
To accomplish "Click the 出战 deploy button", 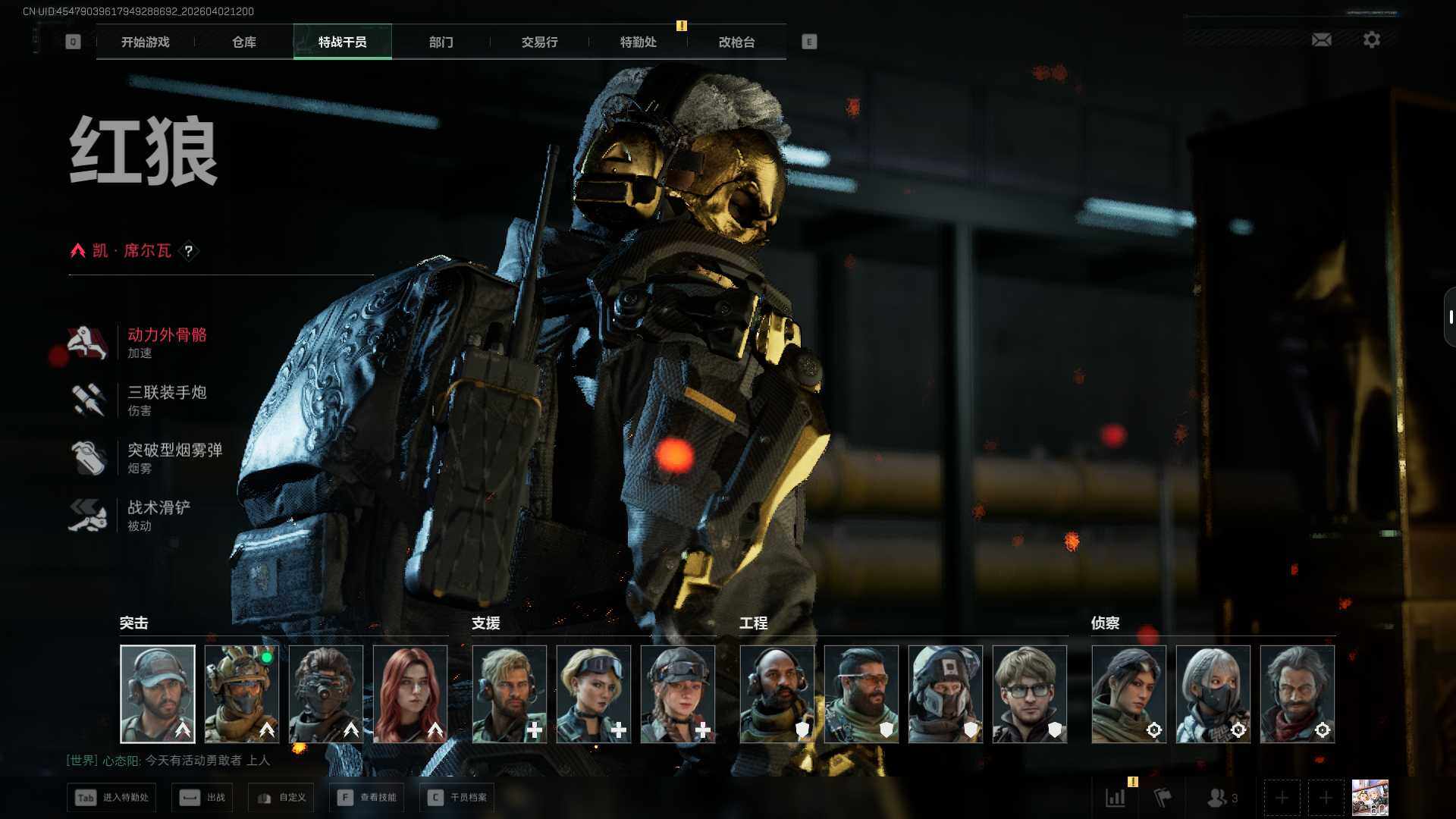I will click(x=202, y=798).
